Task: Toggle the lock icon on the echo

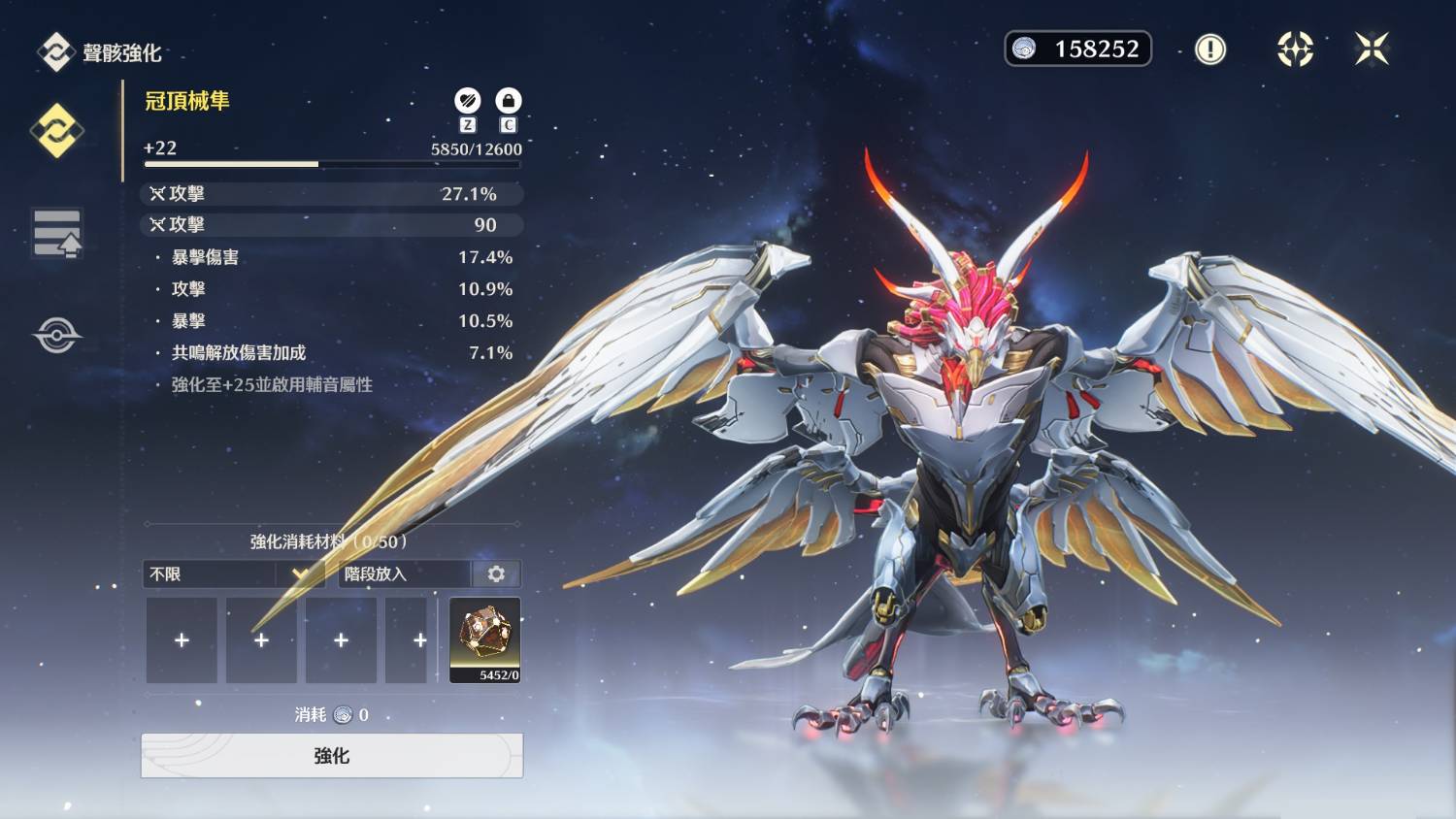Action: pos(508,101)
